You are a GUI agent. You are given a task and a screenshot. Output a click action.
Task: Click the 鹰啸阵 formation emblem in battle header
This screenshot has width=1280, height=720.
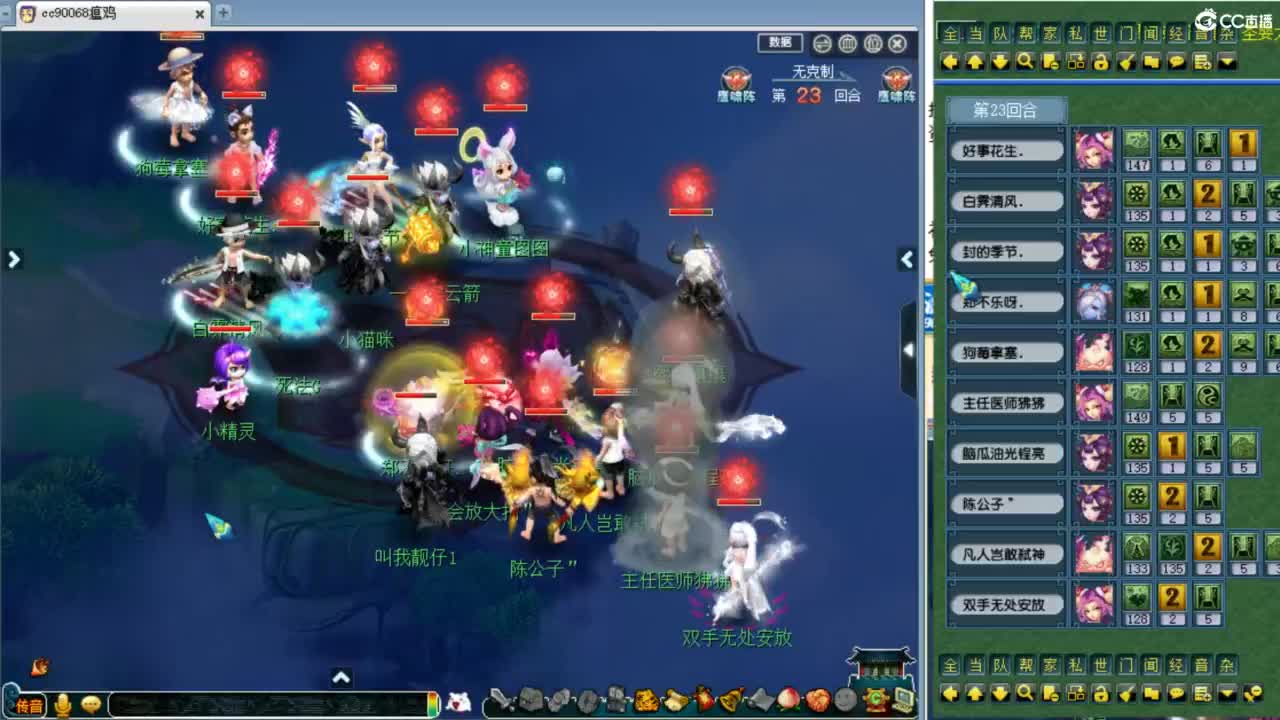pyautogui.click(x=737, y=80)
